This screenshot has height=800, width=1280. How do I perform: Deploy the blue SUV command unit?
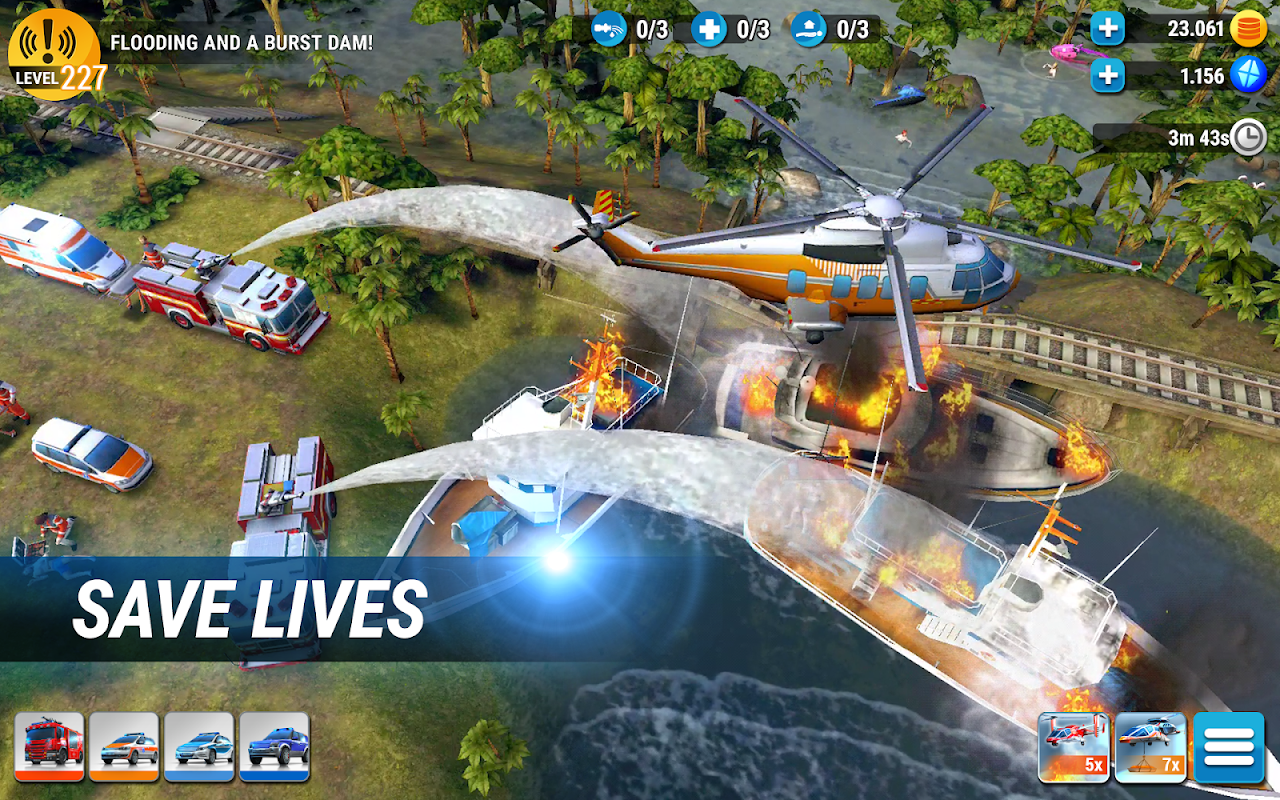click(x=272, y=745)
